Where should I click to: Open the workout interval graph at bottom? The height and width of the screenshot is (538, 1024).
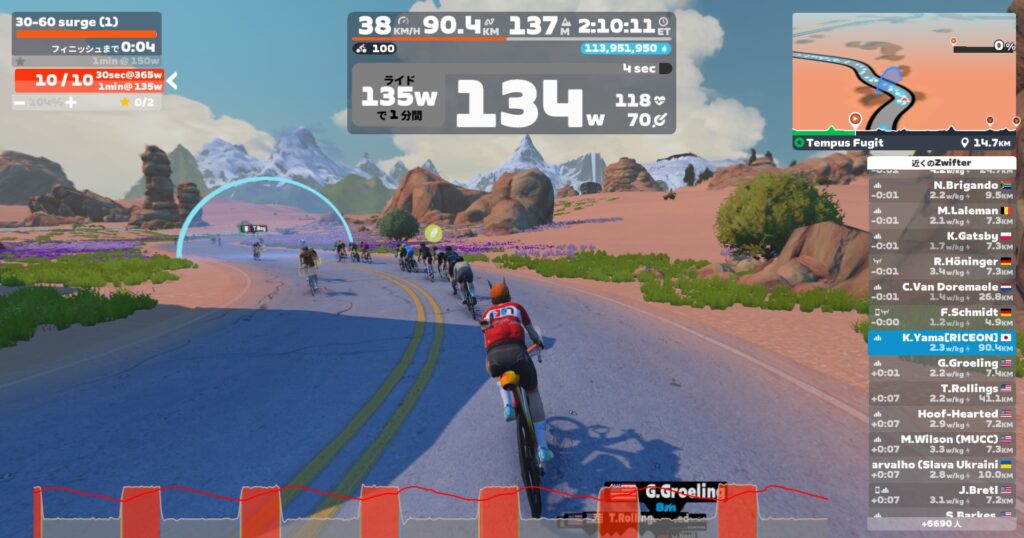[x=430, y=510]
